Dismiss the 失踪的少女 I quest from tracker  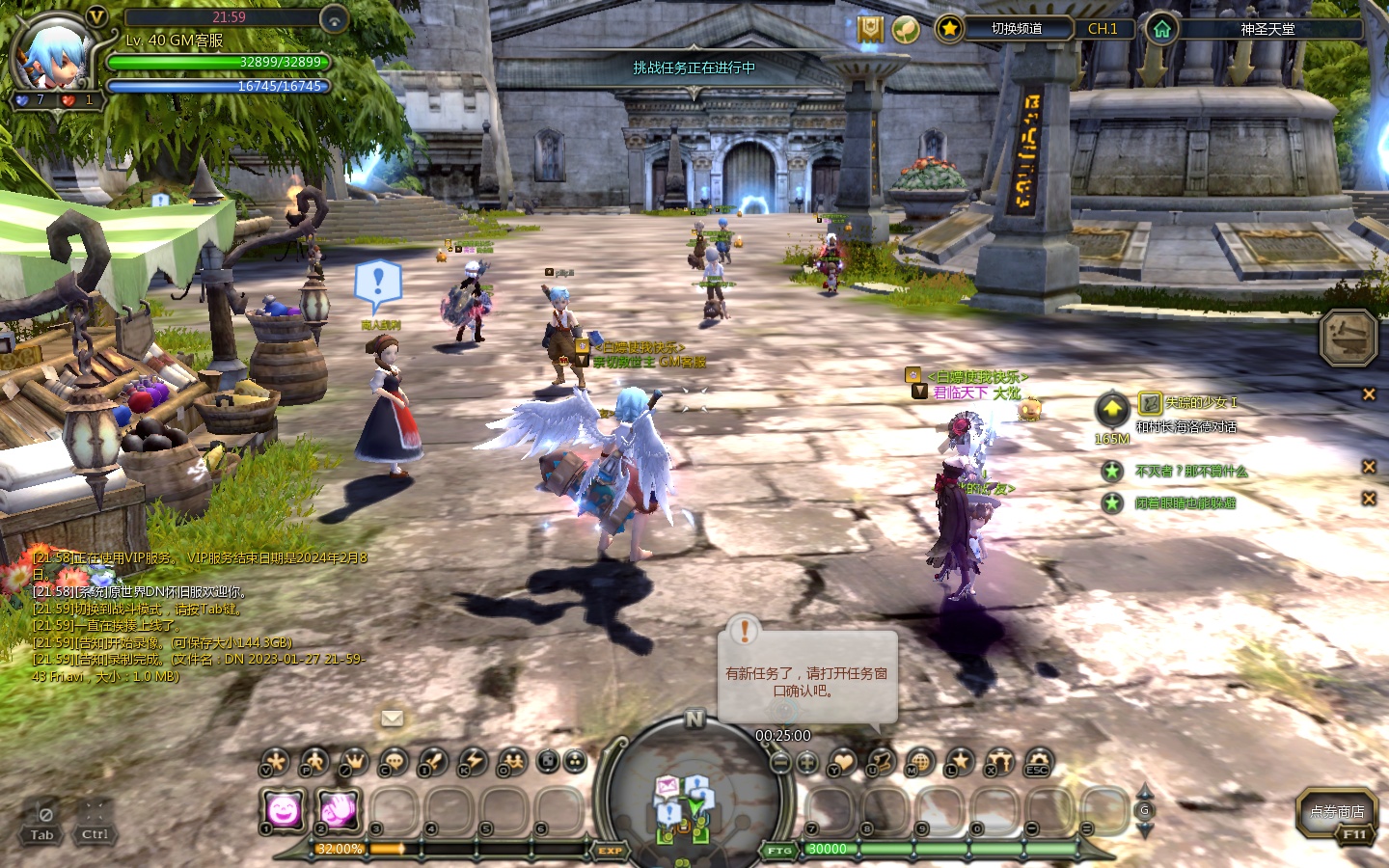pyautogui.click(x=1369, y=394)
